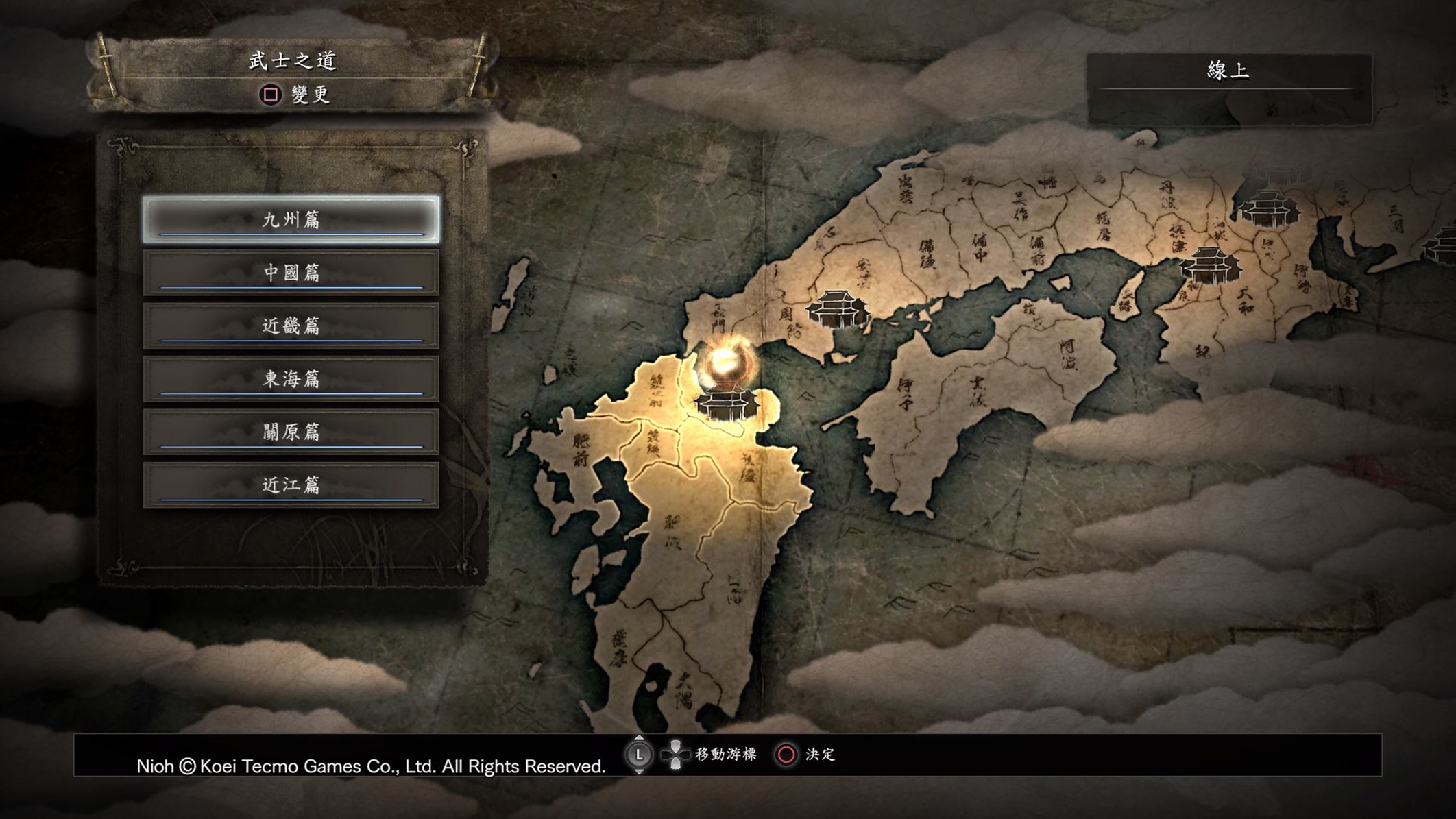Open the 線上 online panel
Viewport: 1456px width, 819px height.
pos(1228,71)
